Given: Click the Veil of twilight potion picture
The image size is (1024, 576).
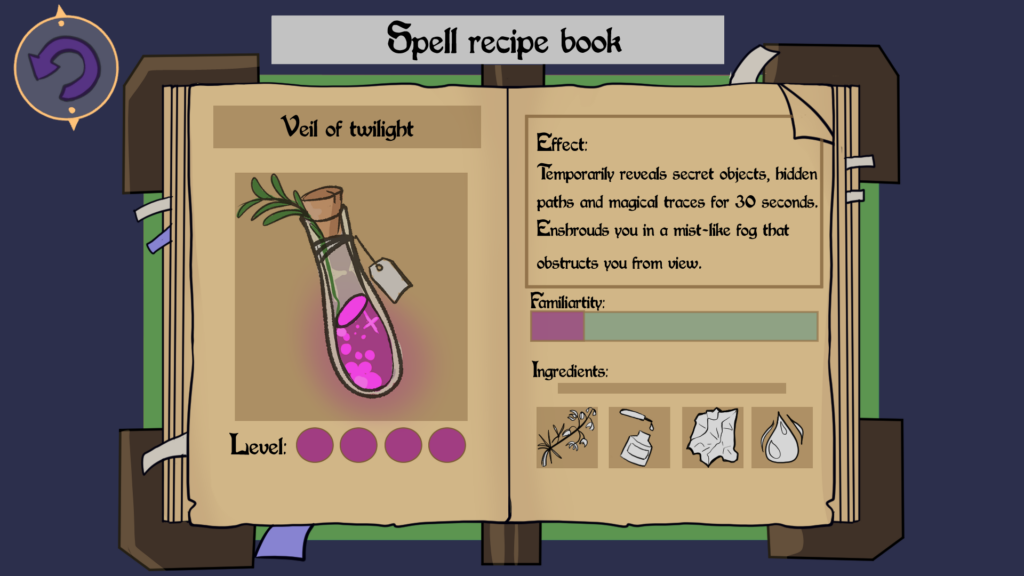Looking at the screenshot, I should pyautogui.click(x=351, y=296).
